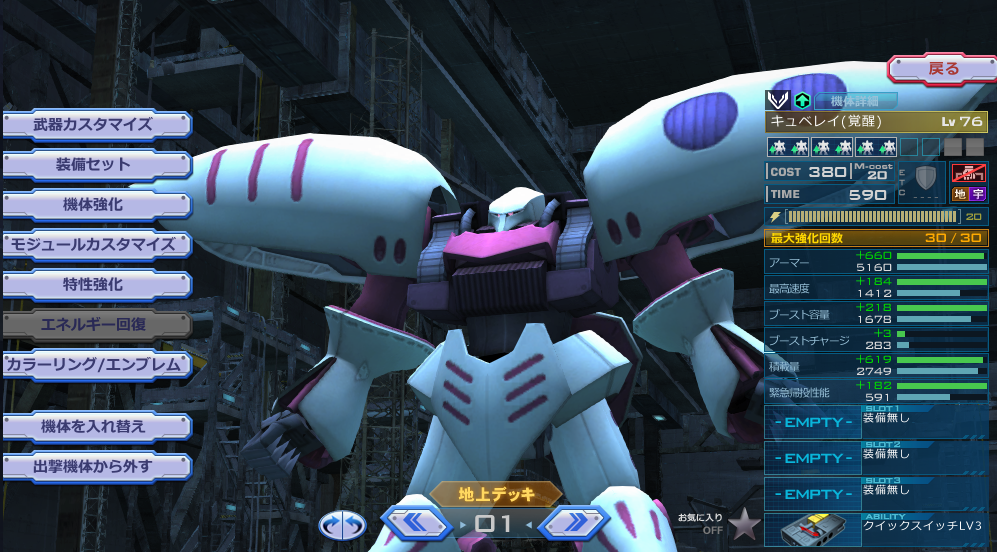Open the 特性強化 trait upgrade option

pyautogui.click(x=94, y=285)
